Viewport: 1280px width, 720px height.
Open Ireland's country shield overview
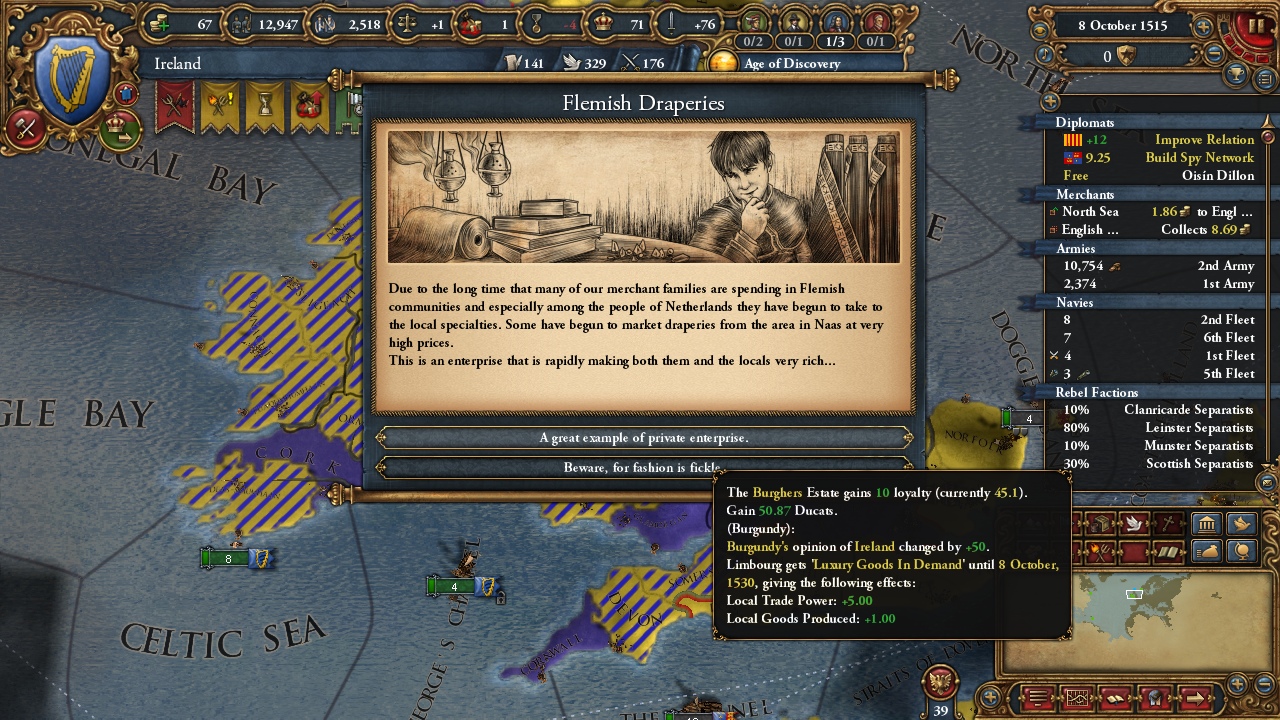[x=72, y=80]
